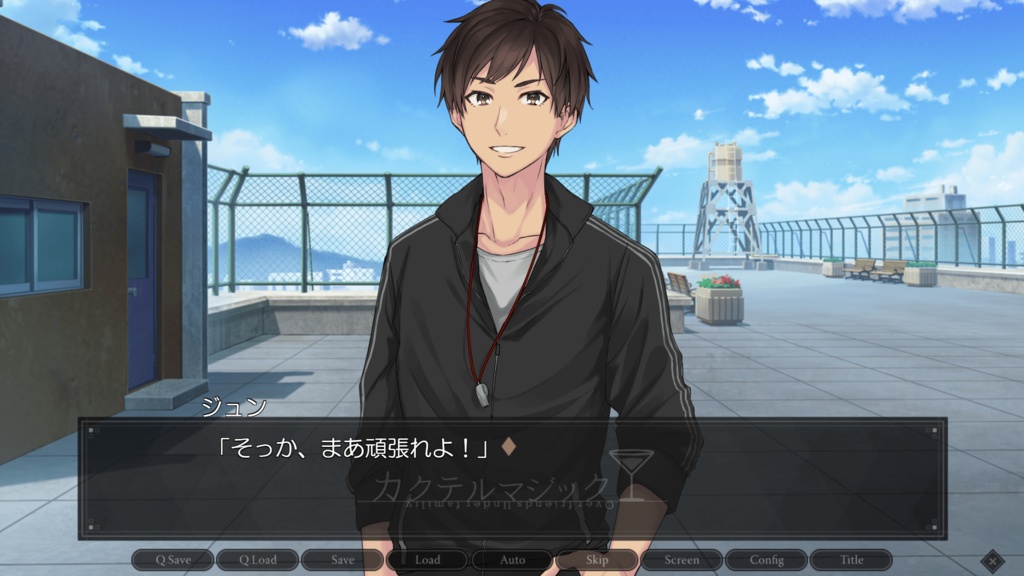This screenshot has width=1024, height=576.
Task: Quick load with the Q Load button
Action: click(x=257, y=560)
